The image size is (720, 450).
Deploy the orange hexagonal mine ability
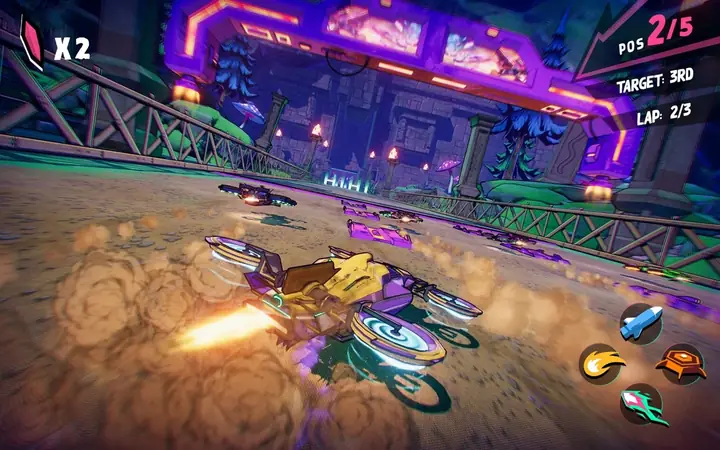tap(681, 364)
